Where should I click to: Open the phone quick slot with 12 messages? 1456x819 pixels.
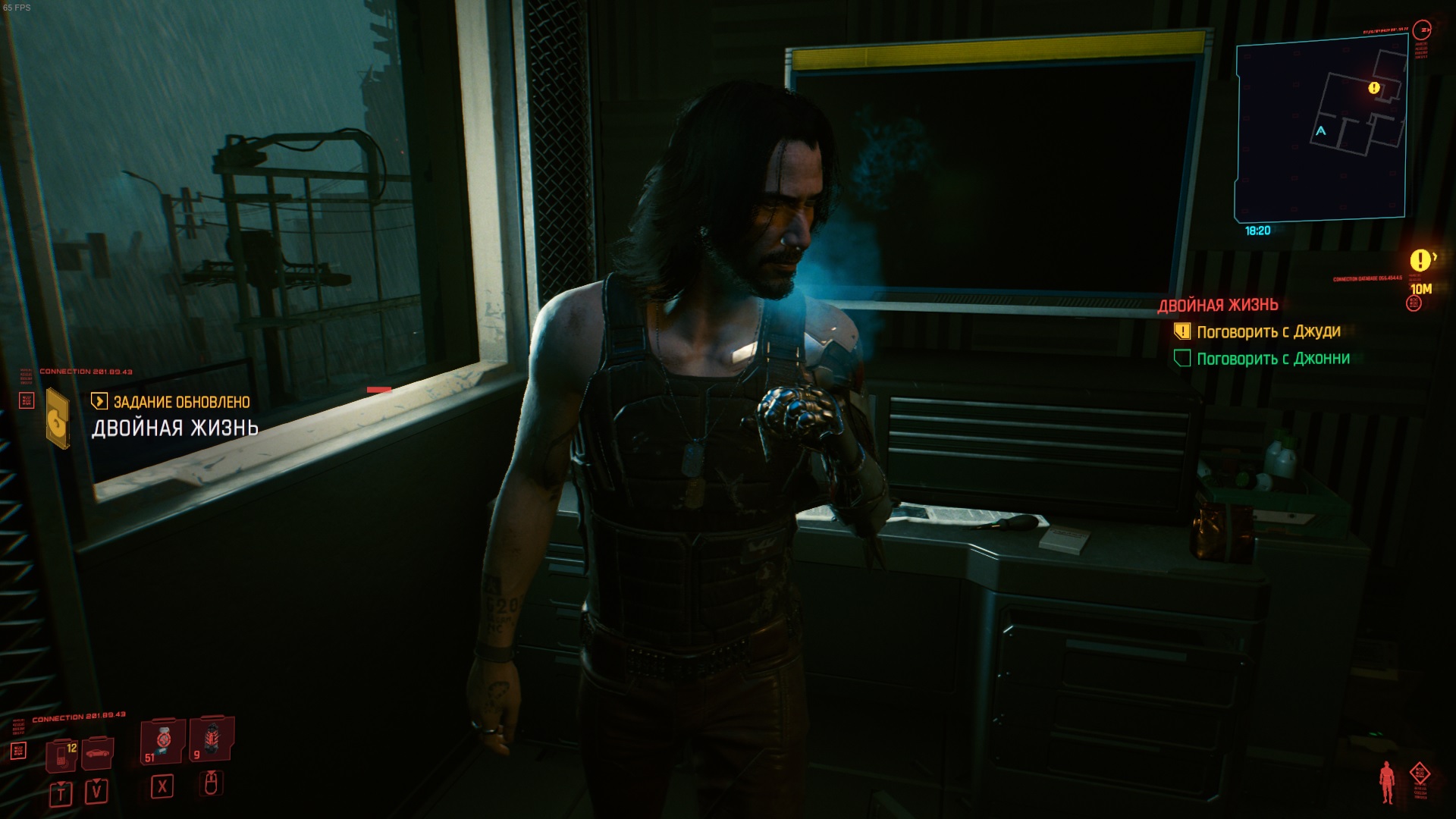click(61, 755)
